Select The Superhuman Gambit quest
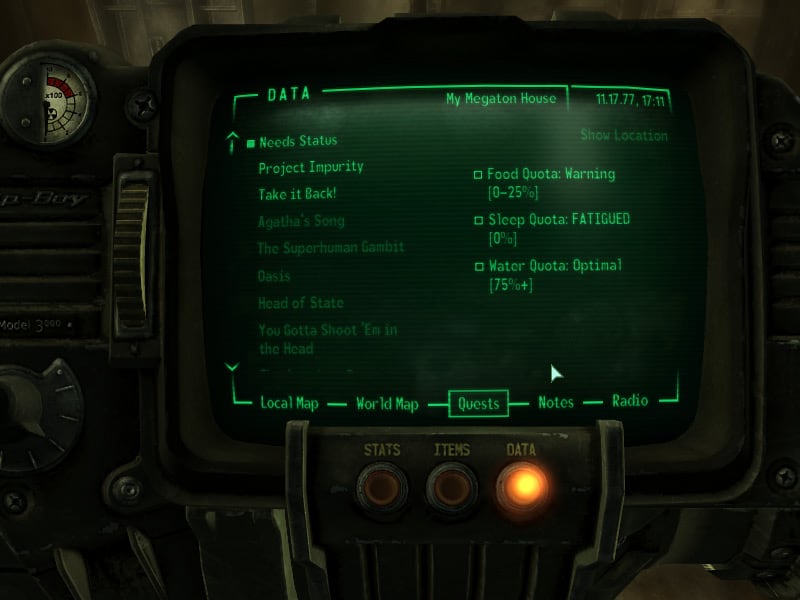Viewport: 800px width, 600px height. click(x=330, y=247)
